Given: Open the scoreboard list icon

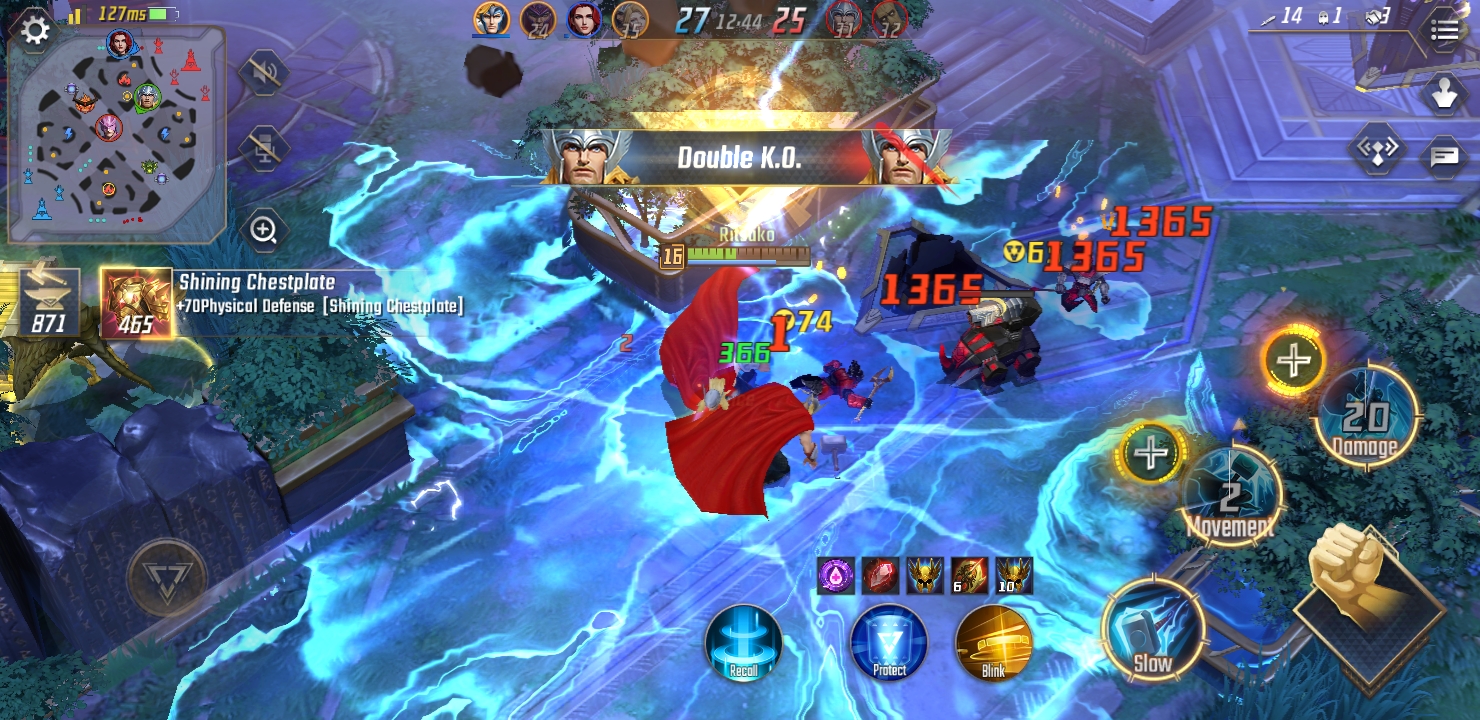Looking at the screenshot, I should [x=1444, y=31].
